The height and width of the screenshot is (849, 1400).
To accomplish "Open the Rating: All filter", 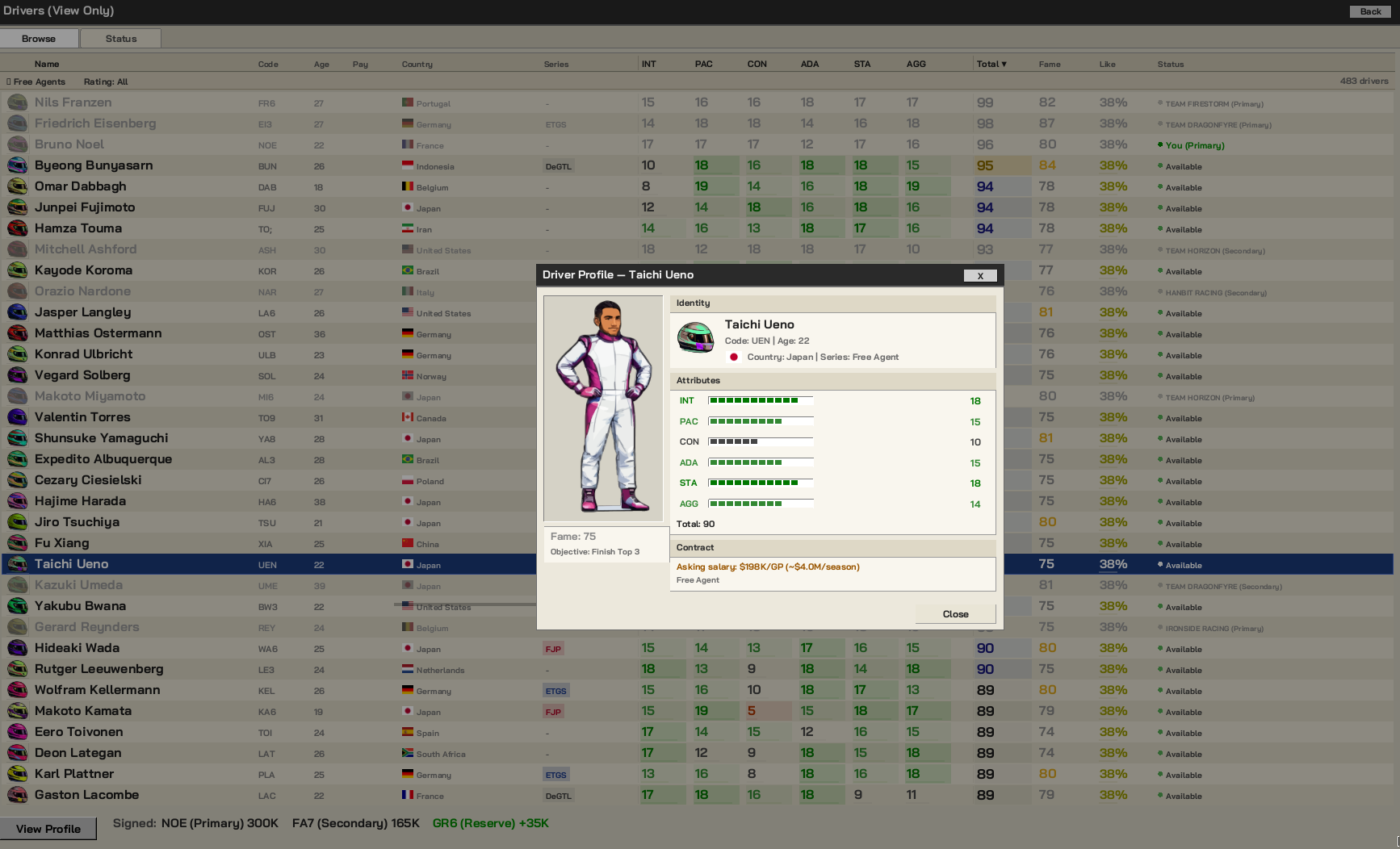I will point(104,82).
